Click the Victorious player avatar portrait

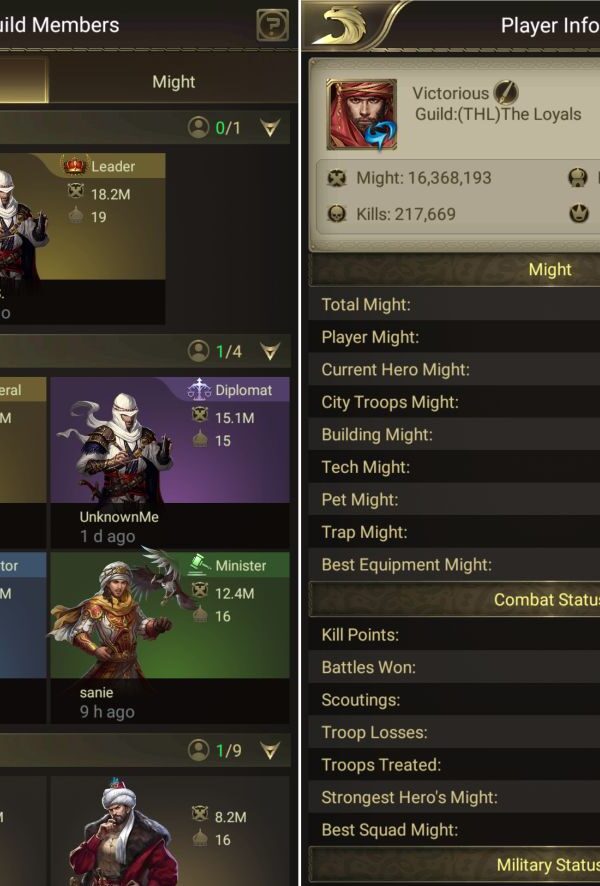coord(361,115)
